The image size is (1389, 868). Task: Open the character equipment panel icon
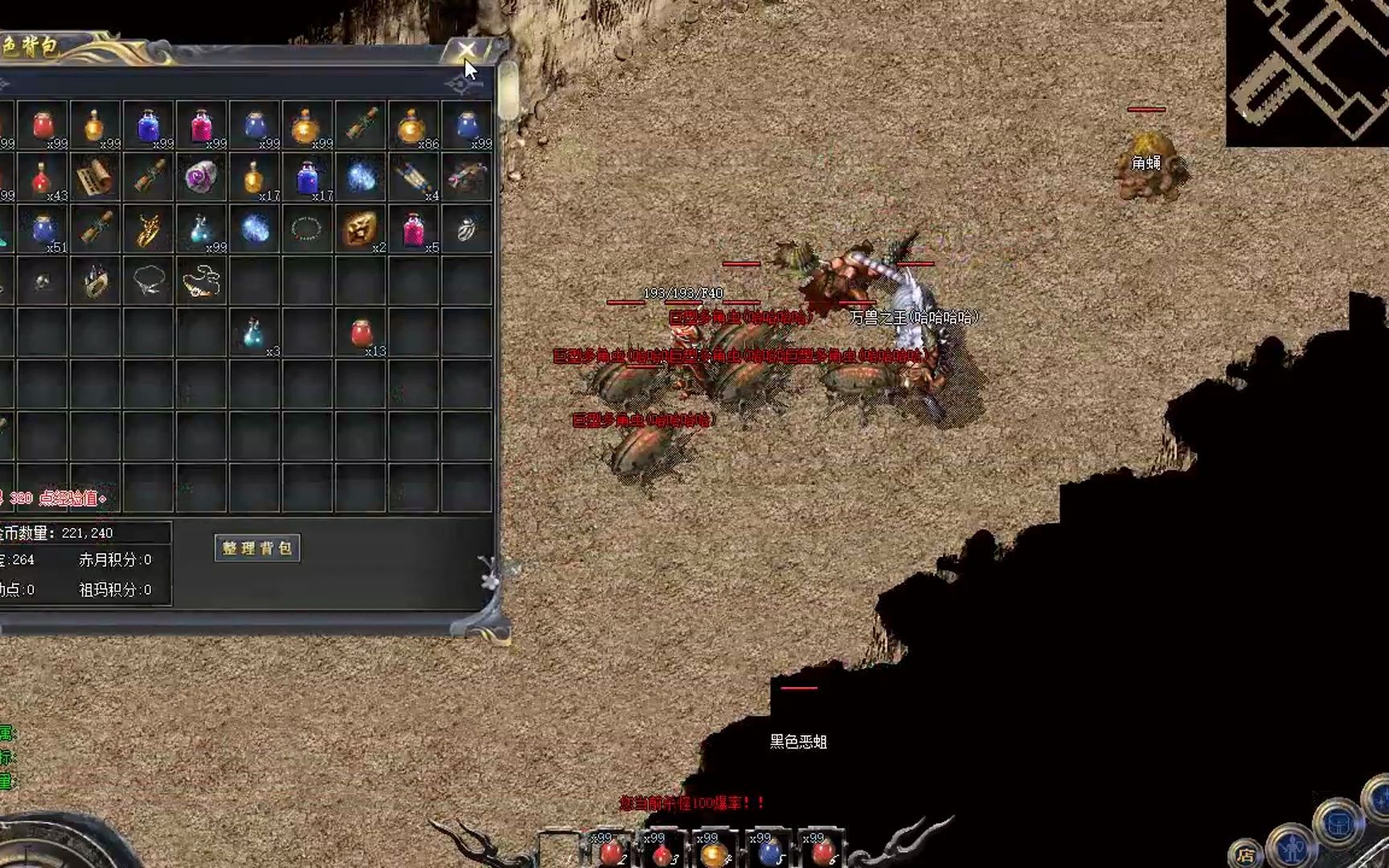1292,846
